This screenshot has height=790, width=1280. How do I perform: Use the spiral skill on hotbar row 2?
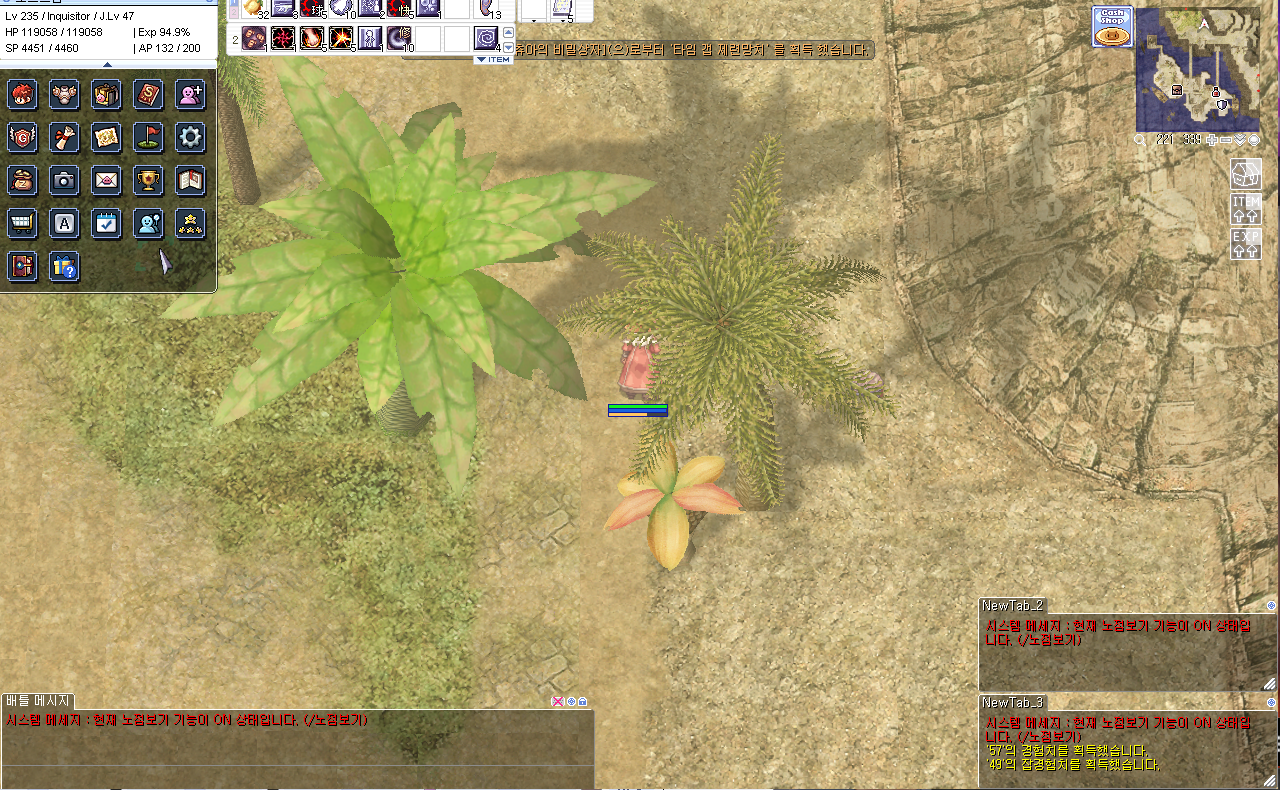(x=486, y=39)
